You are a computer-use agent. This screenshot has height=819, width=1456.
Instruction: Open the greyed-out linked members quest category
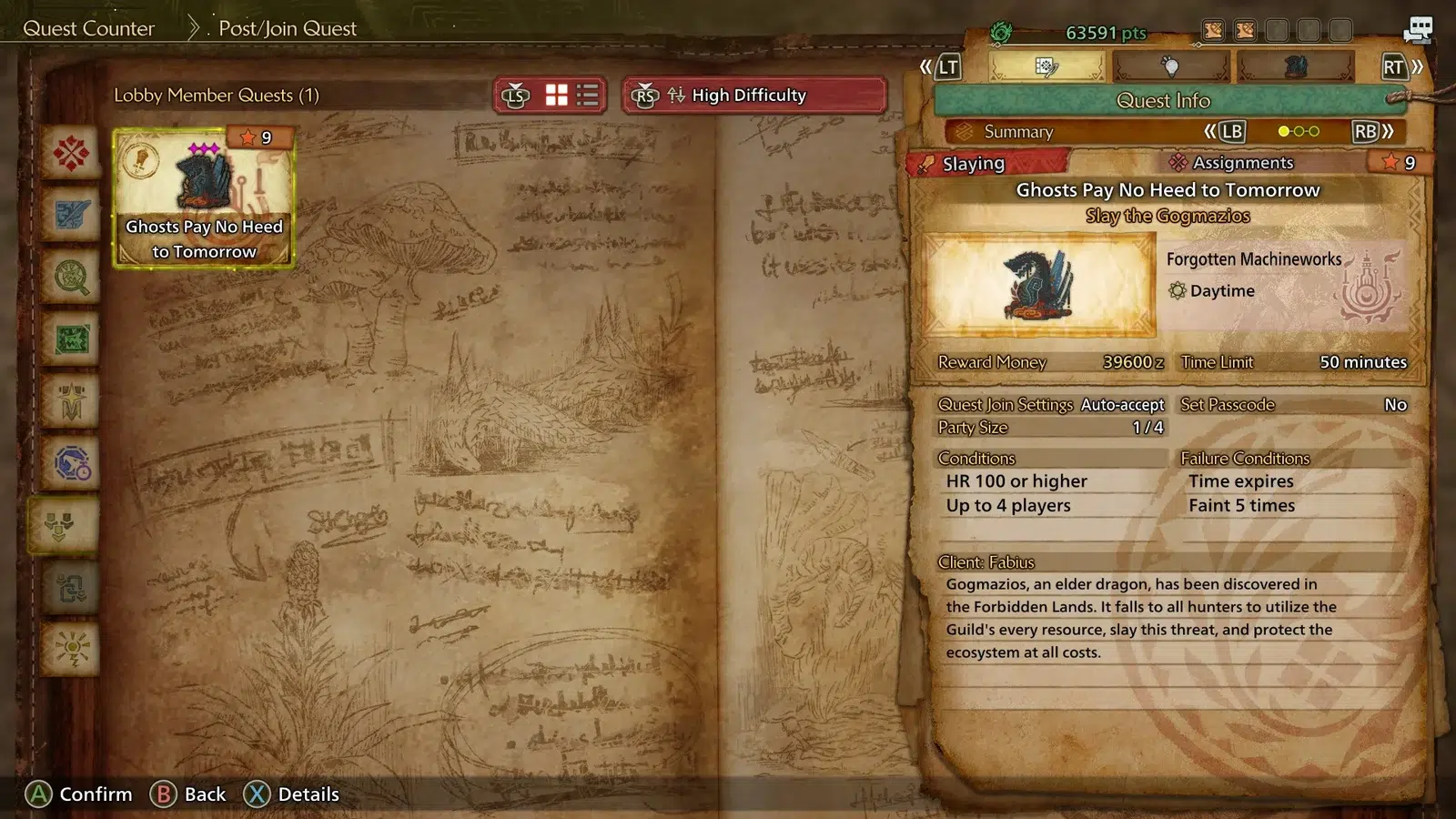tap(71, 588)
